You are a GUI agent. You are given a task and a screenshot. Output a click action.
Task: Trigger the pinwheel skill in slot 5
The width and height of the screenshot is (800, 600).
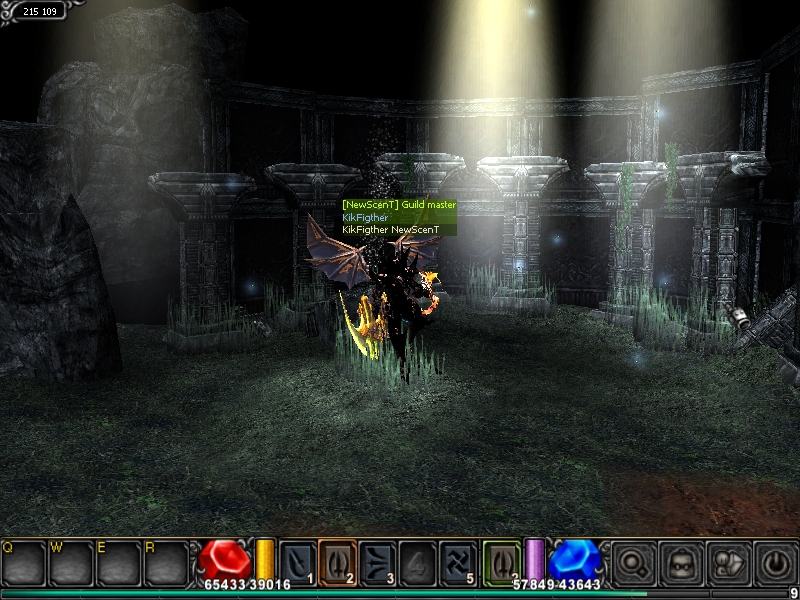[x=457, y=561]
